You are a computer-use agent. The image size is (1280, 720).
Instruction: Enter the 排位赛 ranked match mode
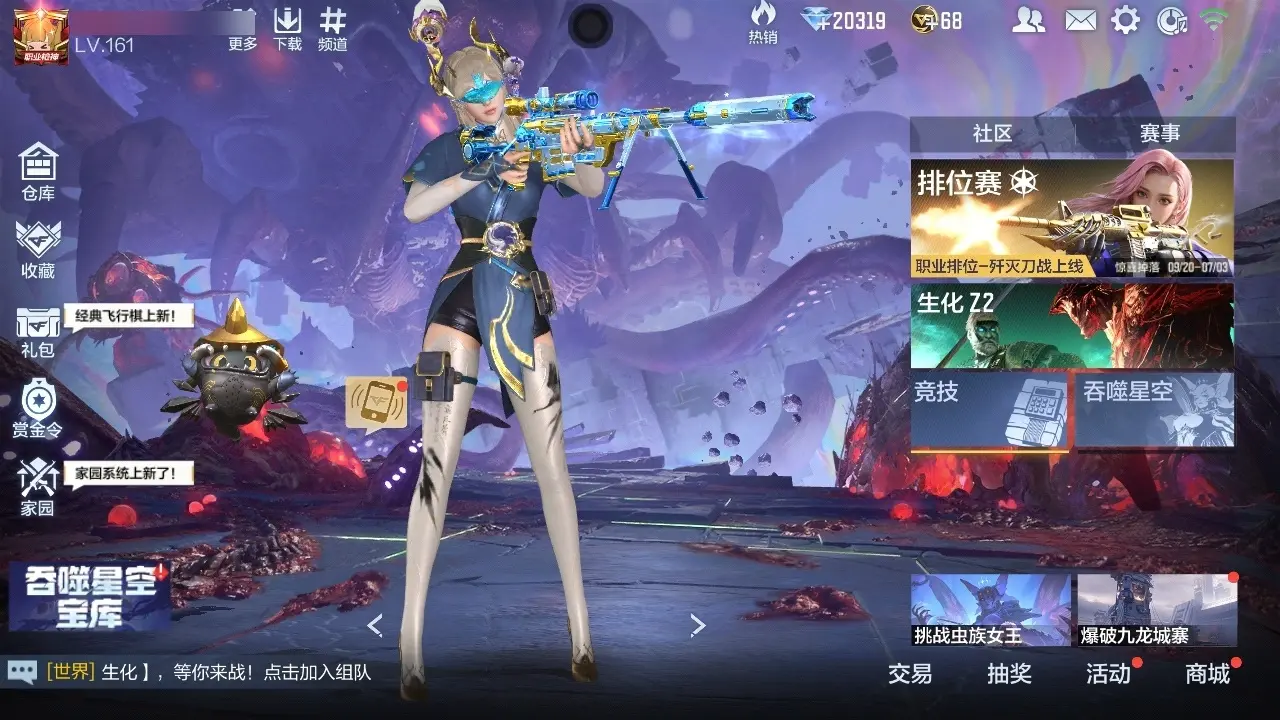pyautogui.click(x=1071, y=218)
